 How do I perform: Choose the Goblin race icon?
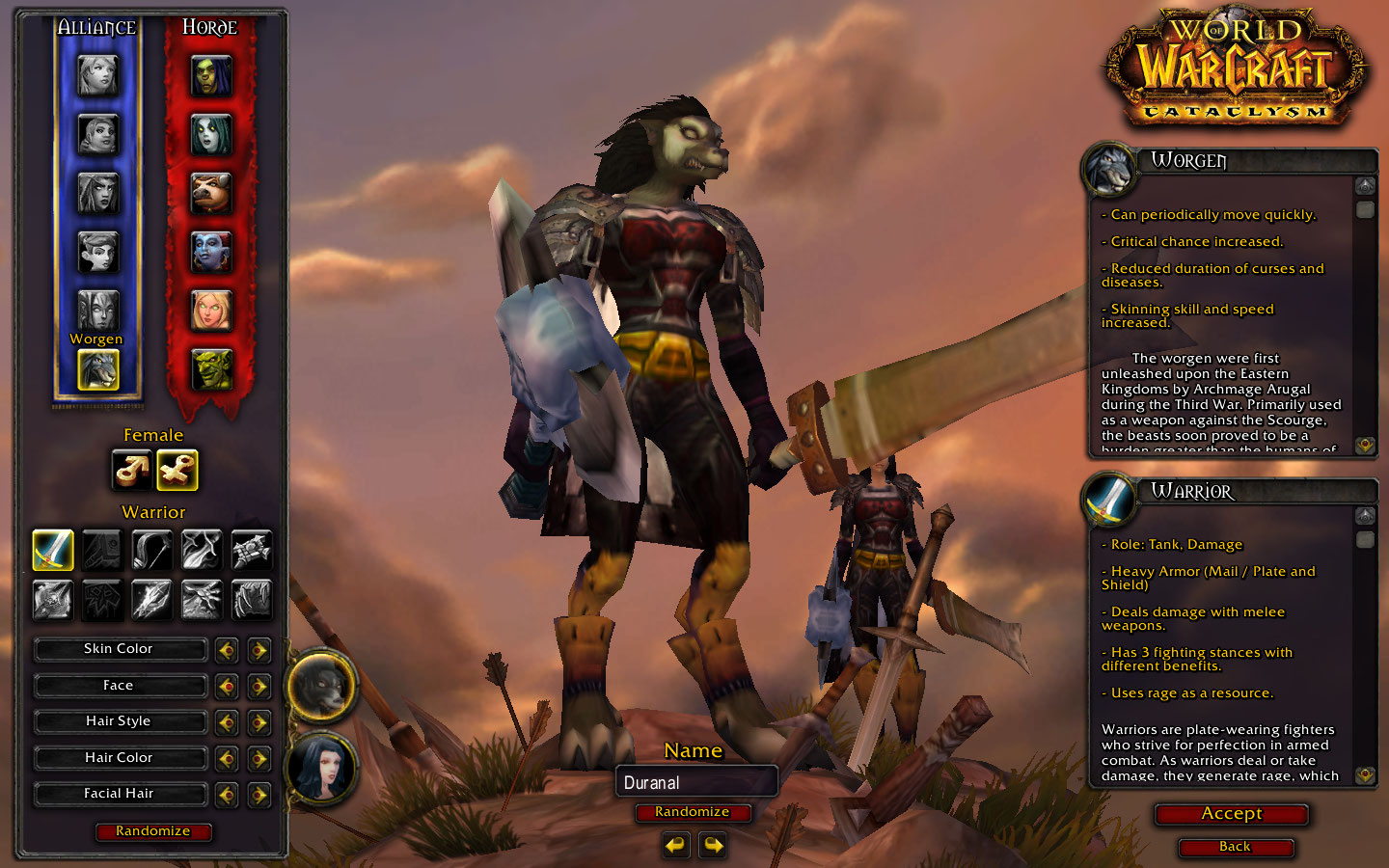click(210, 369)
